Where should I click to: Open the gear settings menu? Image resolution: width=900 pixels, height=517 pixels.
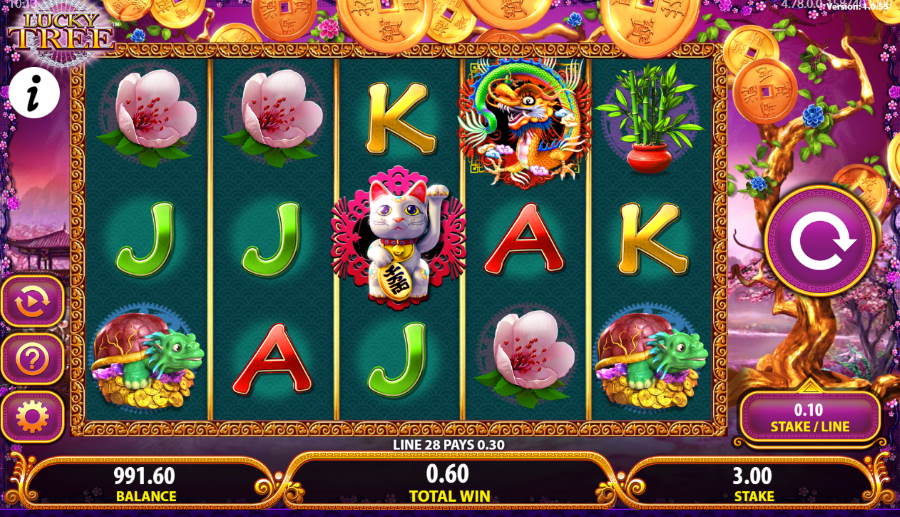[x=32, y=415]
